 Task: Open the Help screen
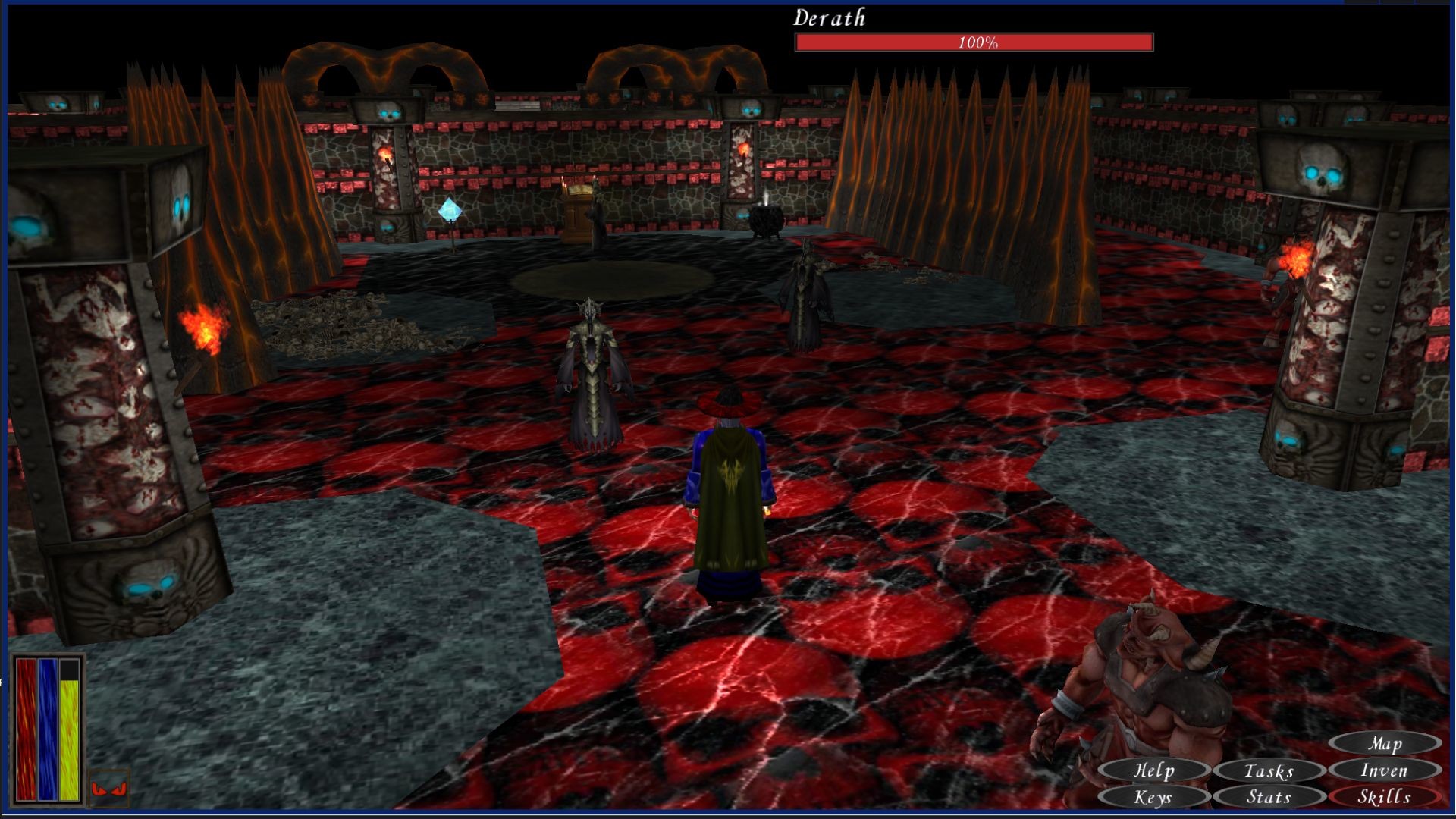click(x=1155, y=770)
